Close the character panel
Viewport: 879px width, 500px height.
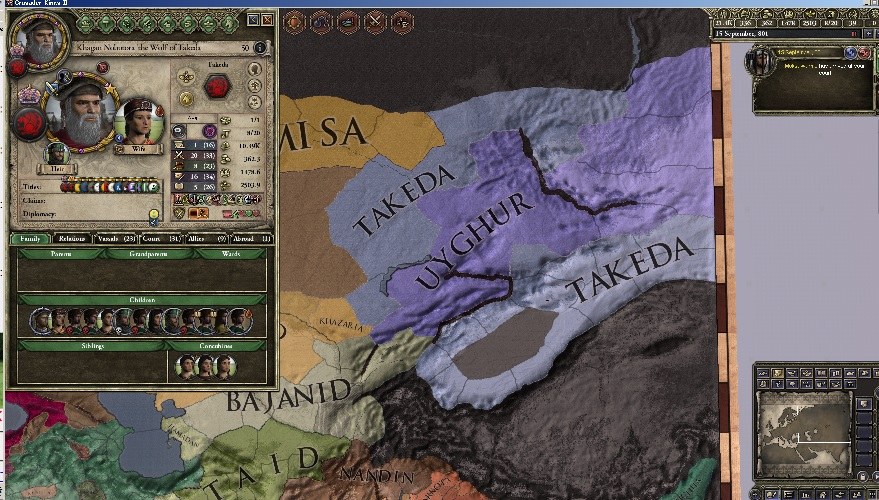(267, 19)
